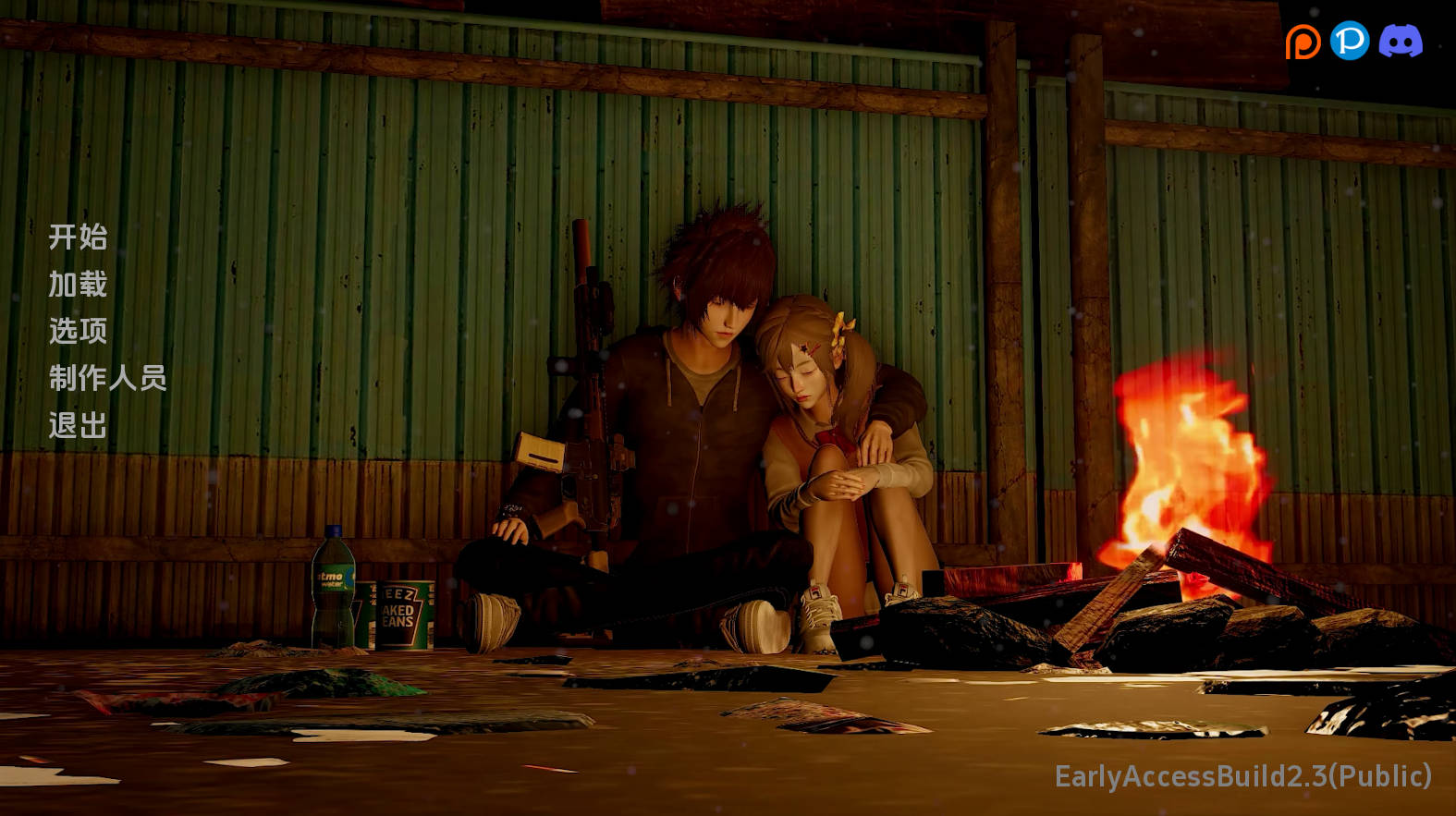Choose 退出 to quit the game
Viewport: 1456px width, 816px height.
coord(78,425)
